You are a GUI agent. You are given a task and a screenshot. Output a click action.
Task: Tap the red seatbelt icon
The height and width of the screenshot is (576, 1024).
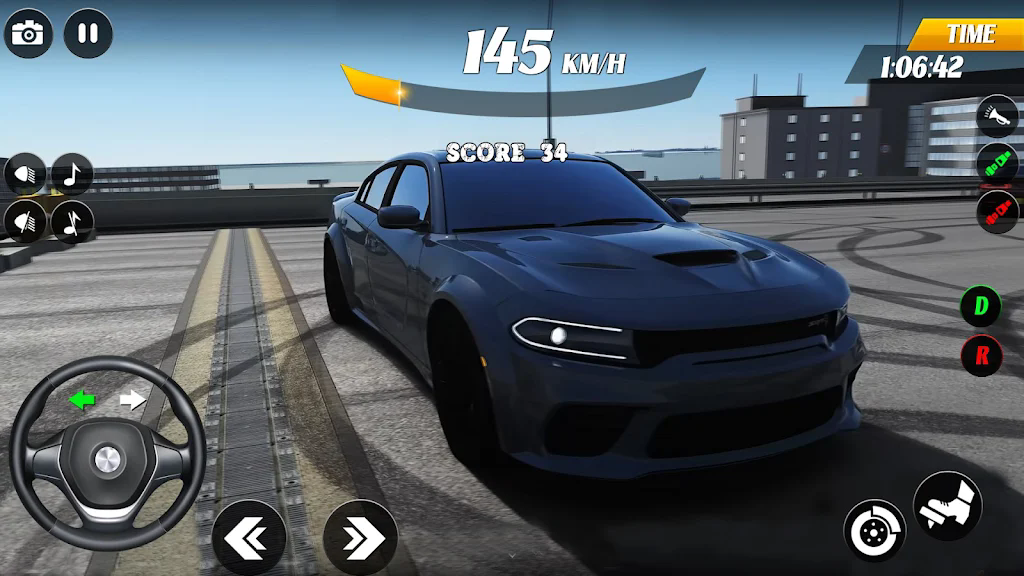[997, 211]
